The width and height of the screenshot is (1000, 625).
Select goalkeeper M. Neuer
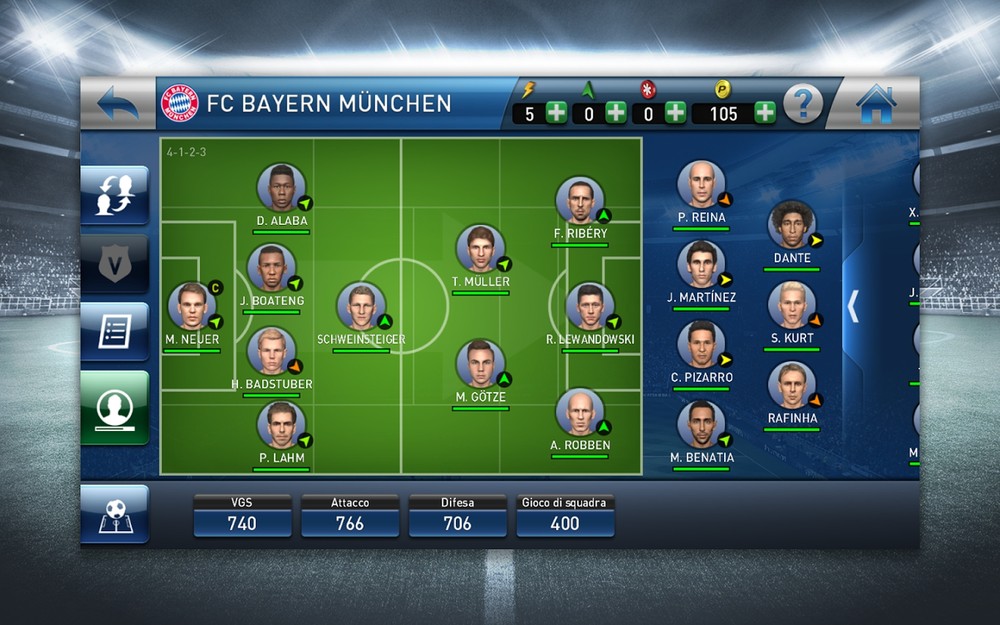(192, 307)
